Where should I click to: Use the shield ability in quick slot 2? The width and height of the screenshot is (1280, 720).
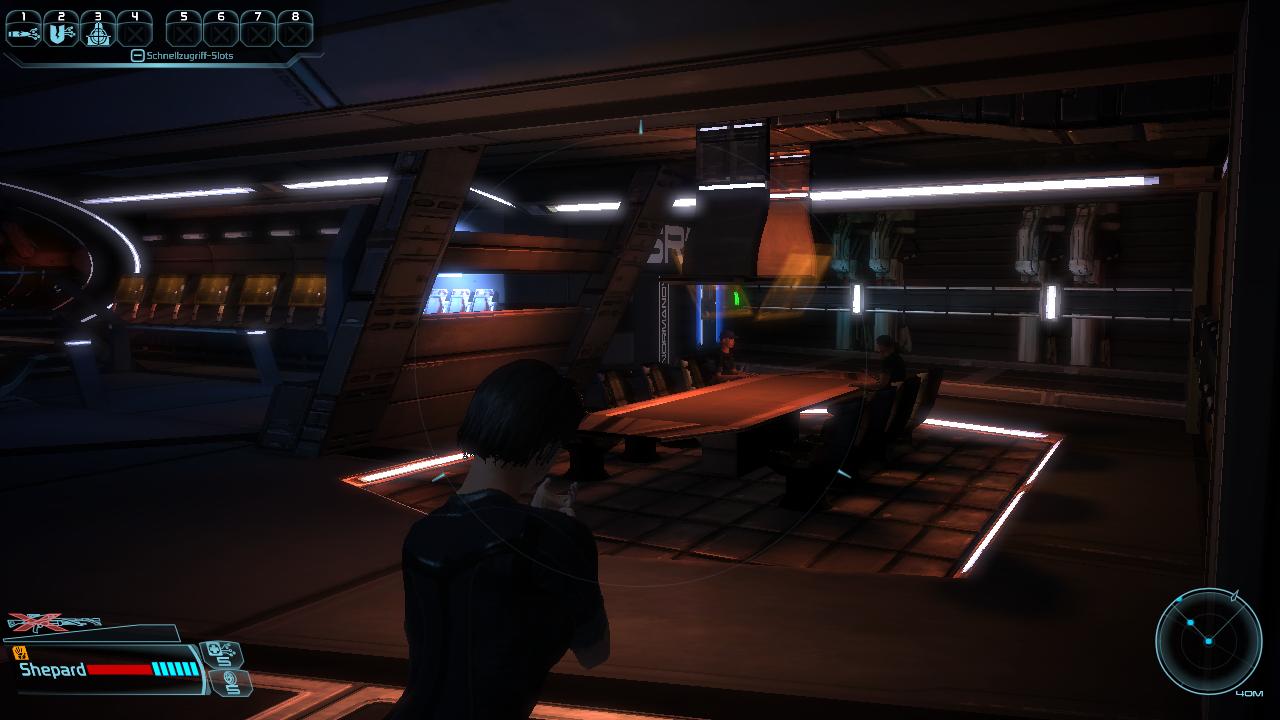(x=60, y=30)
